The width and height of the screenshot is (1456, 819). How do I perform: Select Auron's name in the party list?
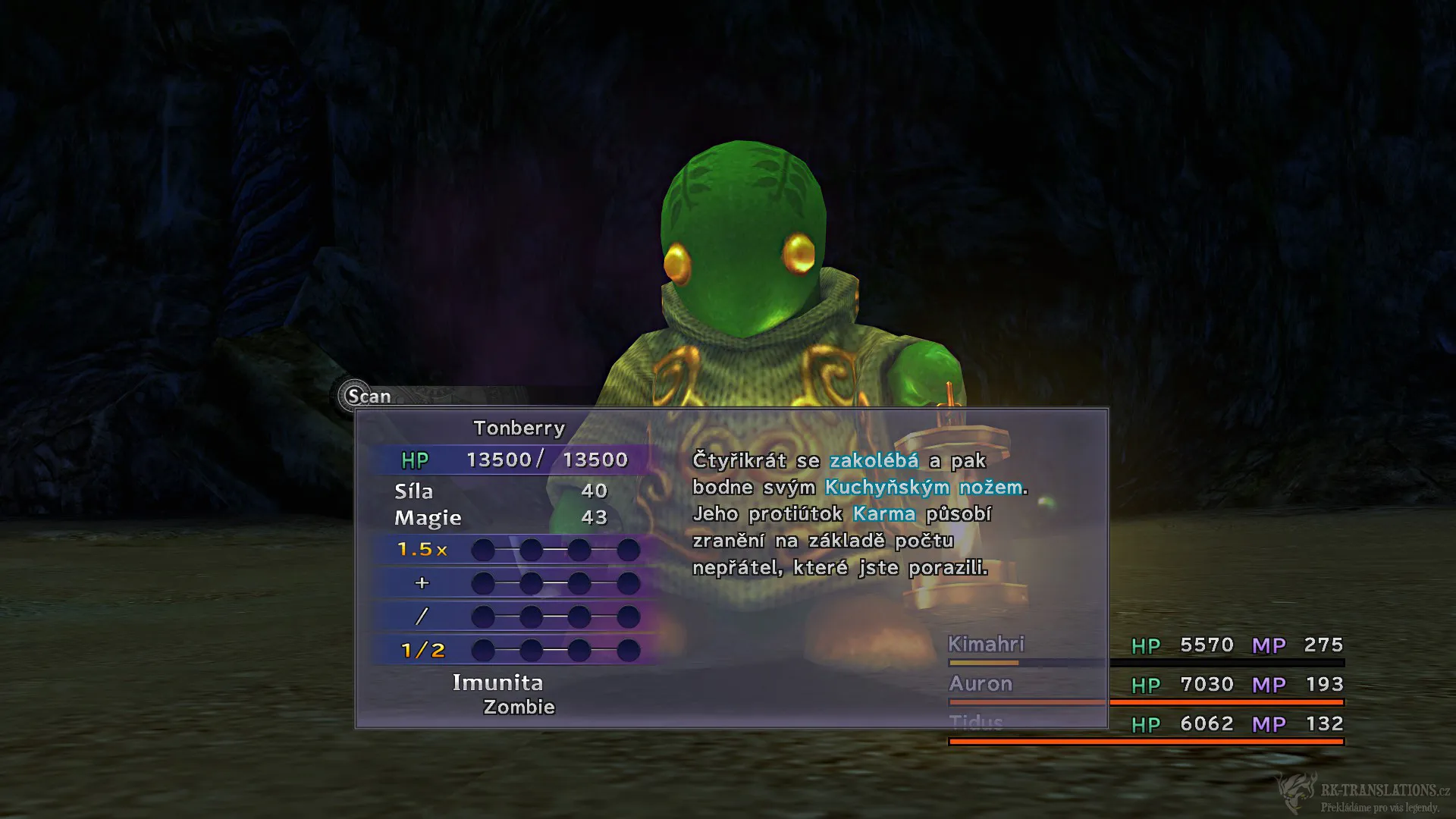(x=980, y=683)
